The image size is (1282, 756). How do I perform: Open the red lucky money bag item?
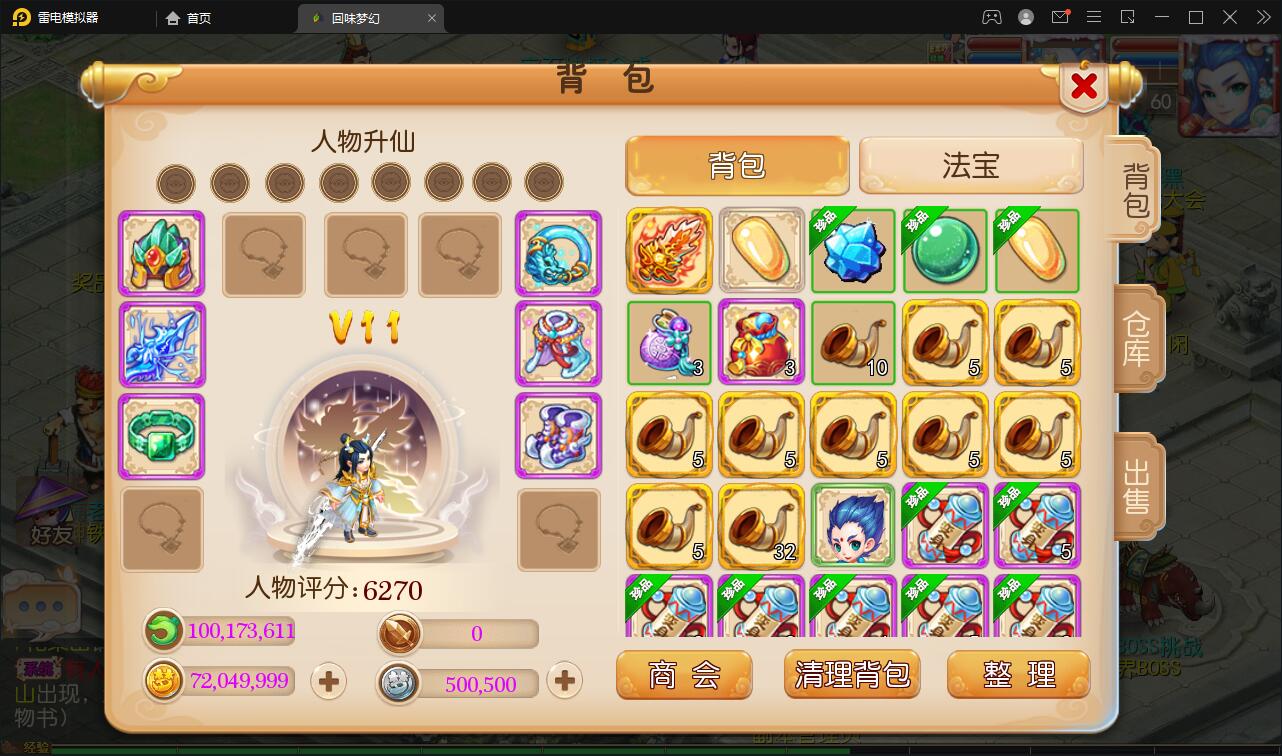click(760, 343)
